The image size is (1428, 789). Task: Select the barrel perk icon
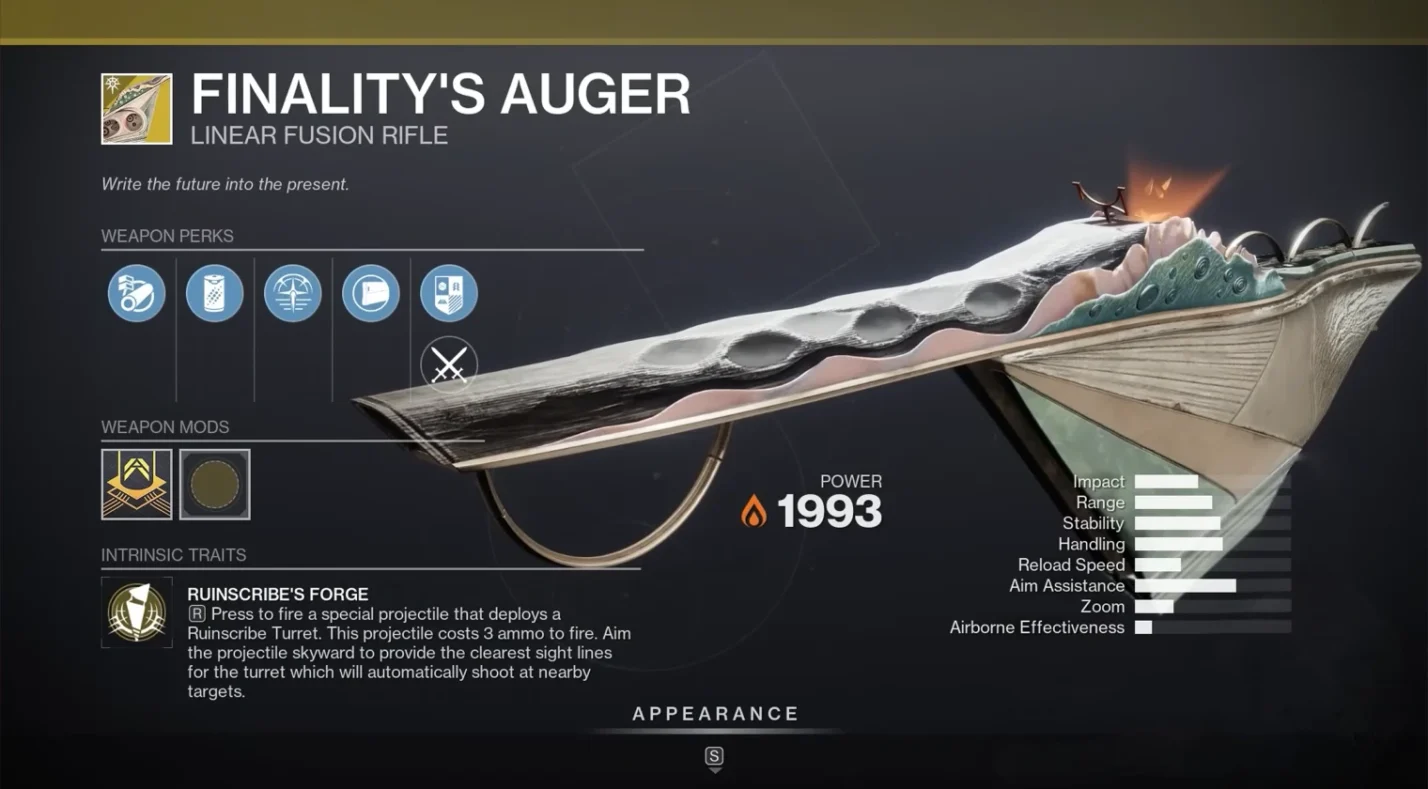[x=136, y=293]
